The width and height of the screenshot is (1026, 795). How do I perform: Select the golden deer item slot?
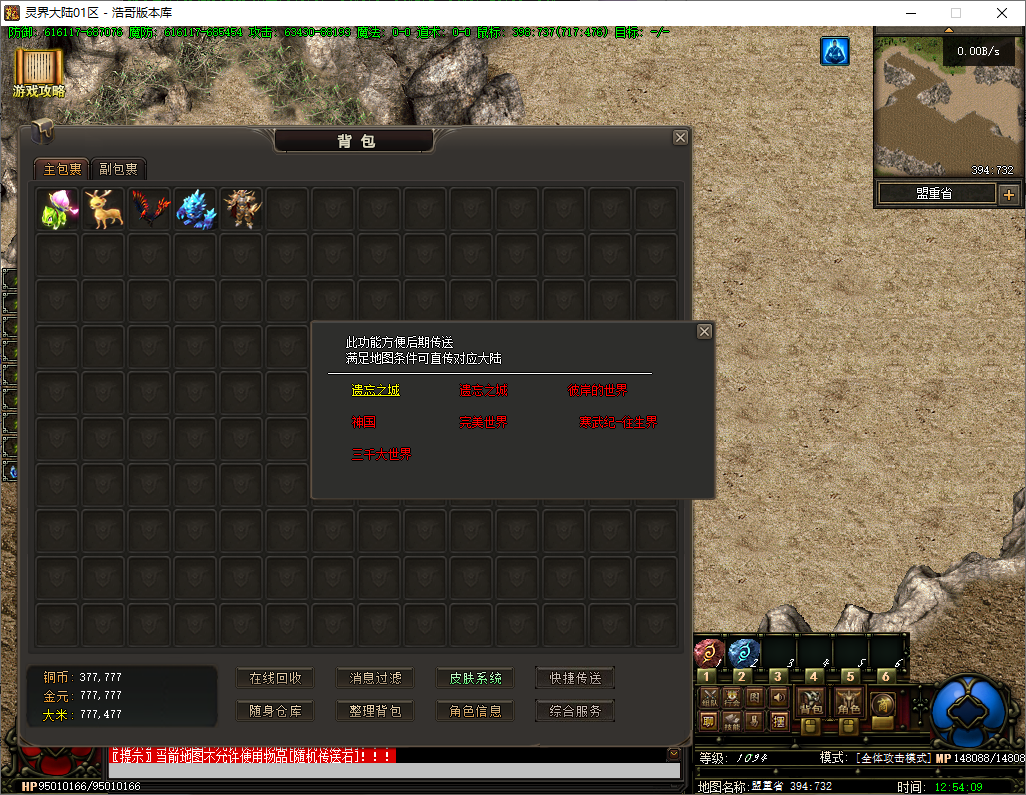click(104, 209)
